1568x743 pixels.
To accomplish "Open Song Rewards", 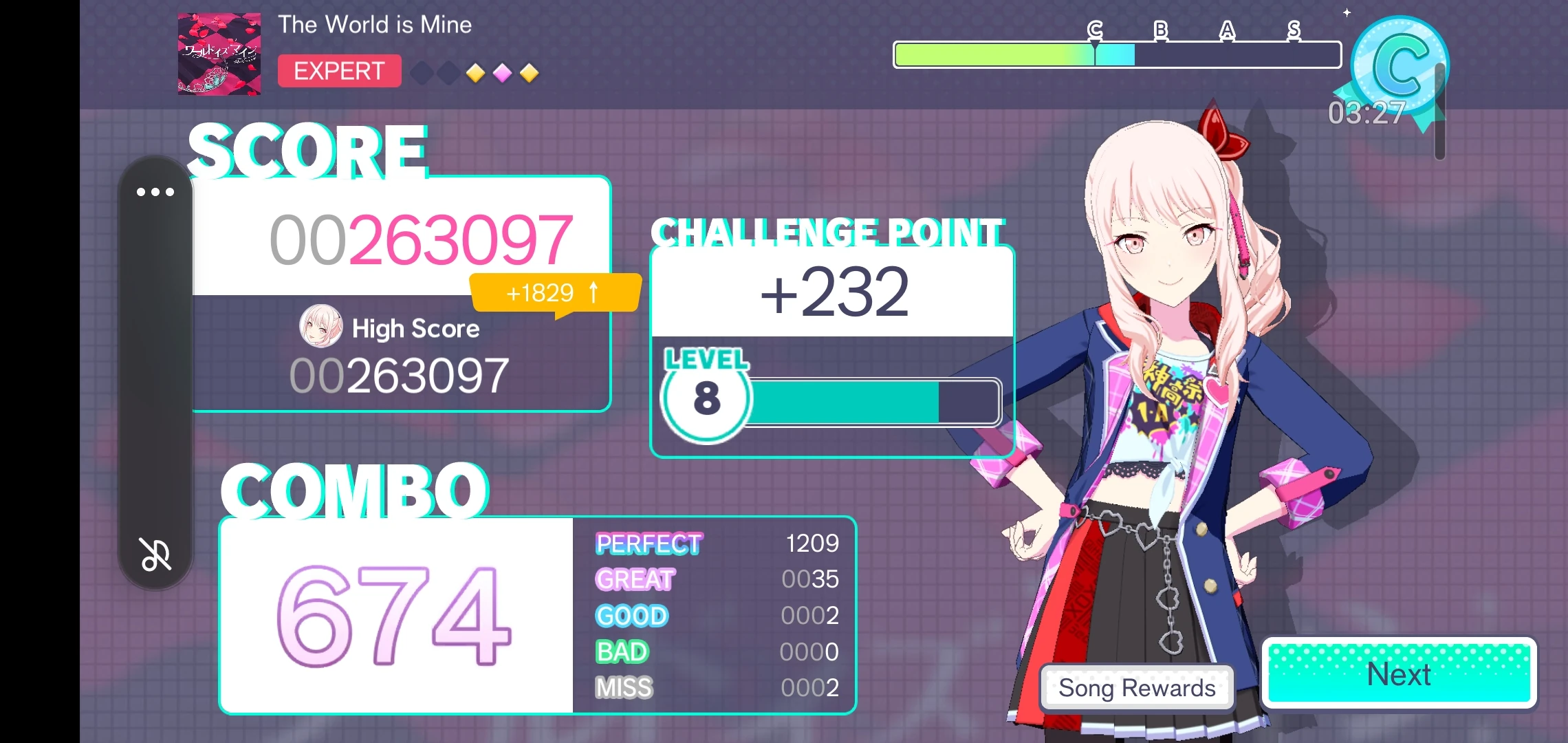I will [1136, 687].
